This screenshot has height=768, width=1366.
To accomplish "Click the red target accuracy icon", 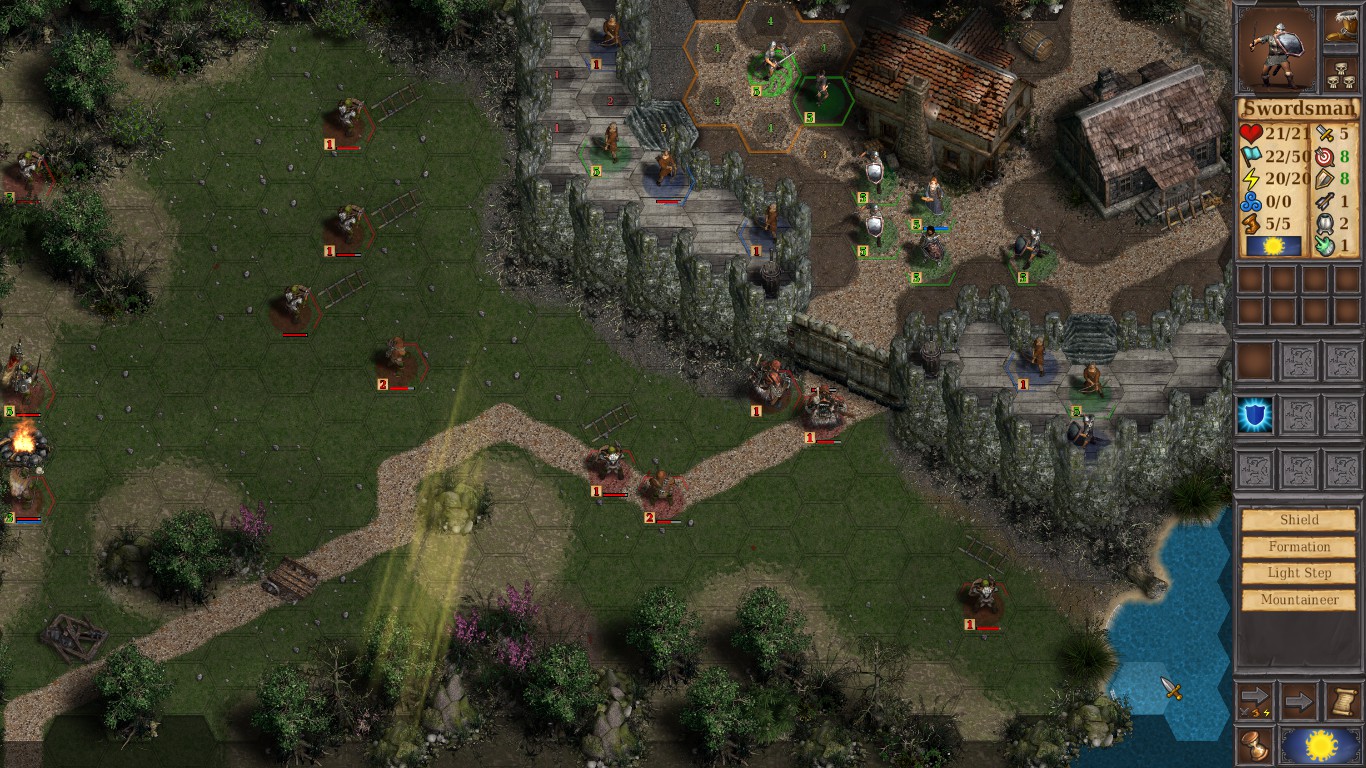I will 1324,158.
